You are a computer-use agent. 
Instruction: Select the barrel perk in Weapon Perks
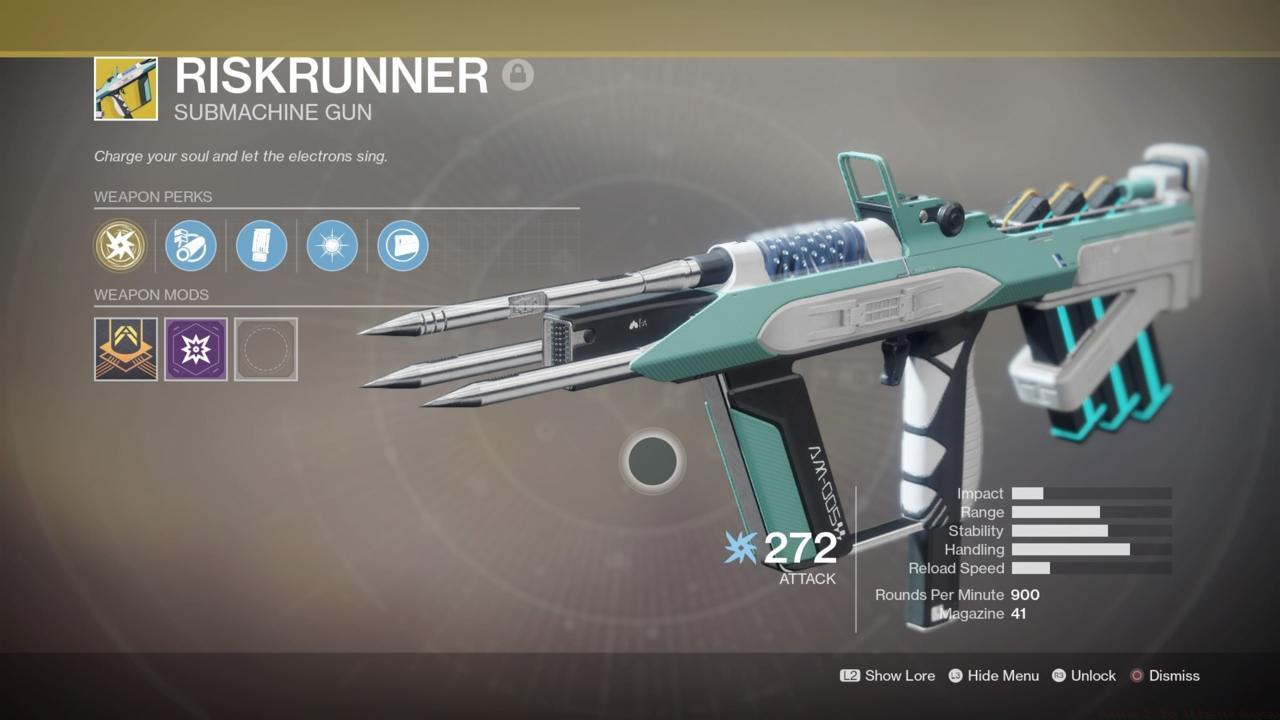pyautogui.click(x=191, y=246)
